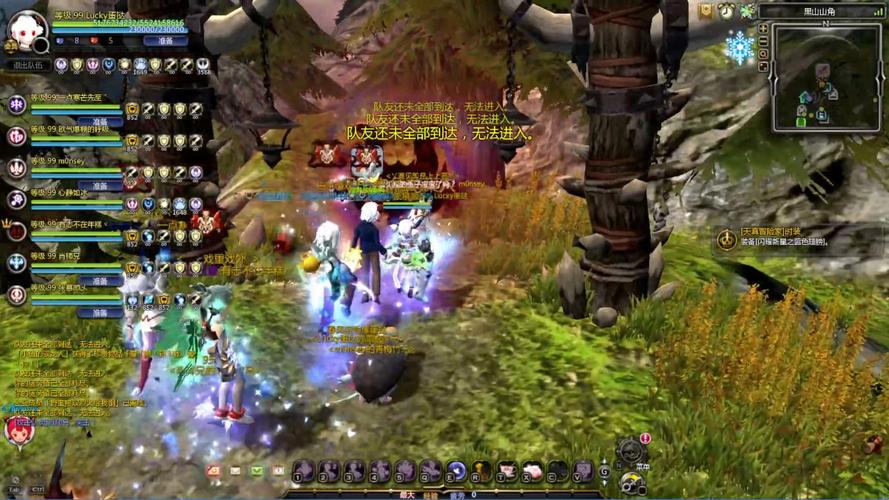Click the alarm clock icon near the minimap
Viewport: 889px width, 500px height.
[x=727, y=11]
